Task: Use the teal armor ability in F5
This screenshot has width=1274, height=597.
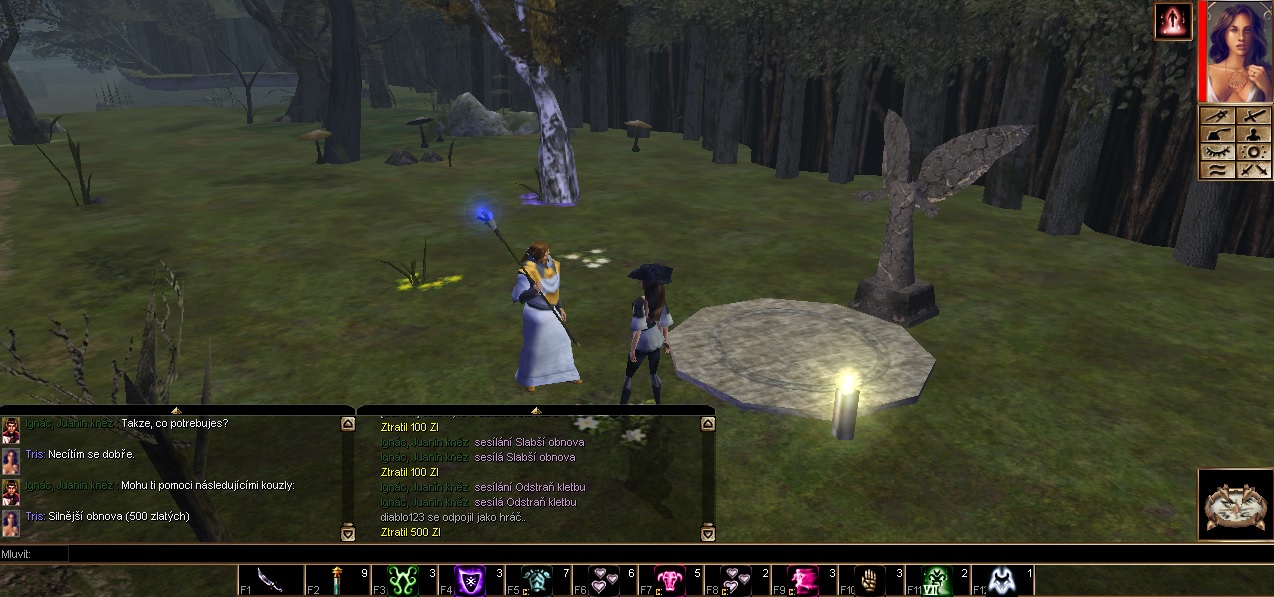Action: (x=537, y=580)
